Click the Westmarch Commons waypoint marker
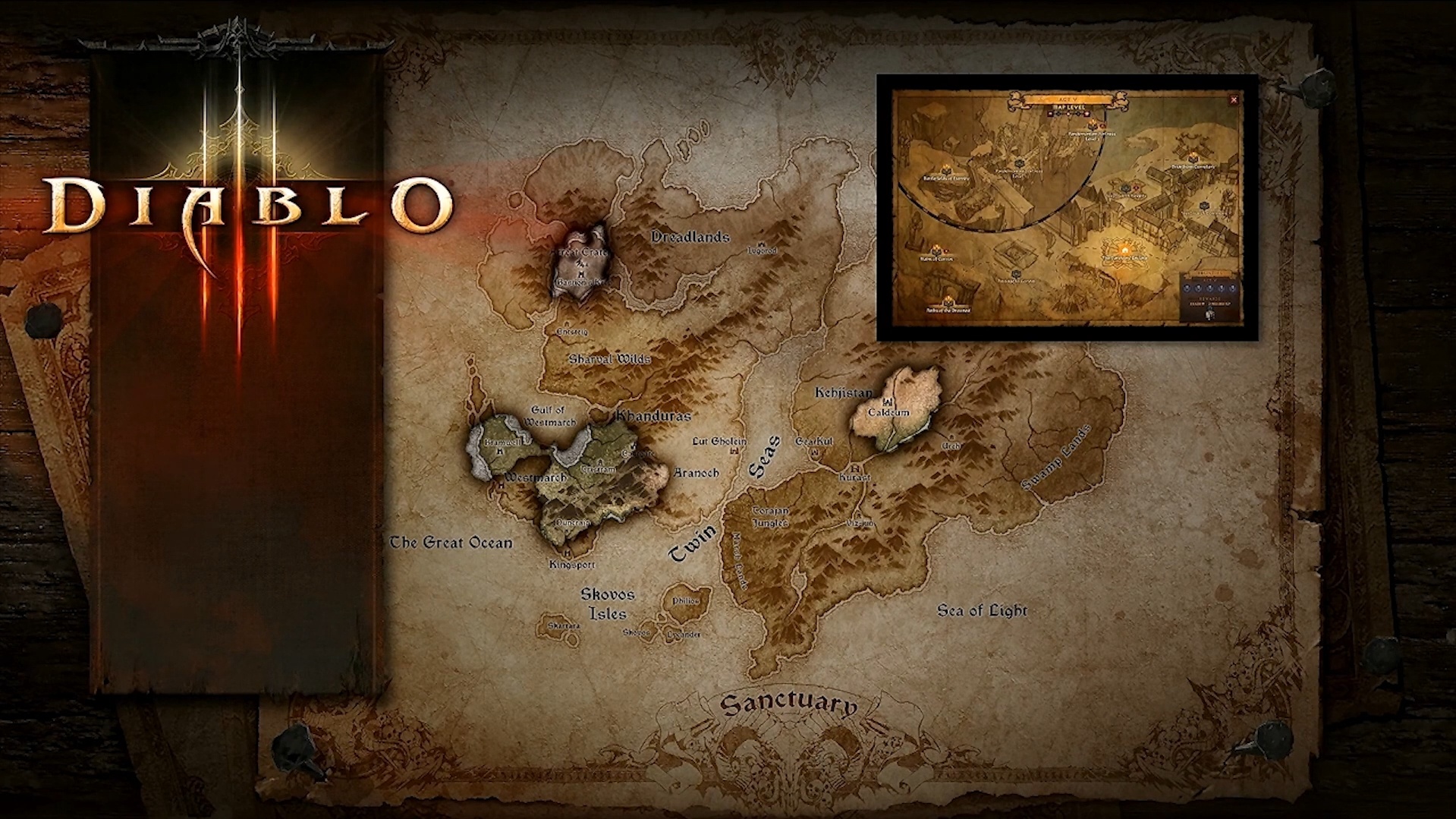The height and width of the screenshot is (819, 1456). tap(1204, 203)
